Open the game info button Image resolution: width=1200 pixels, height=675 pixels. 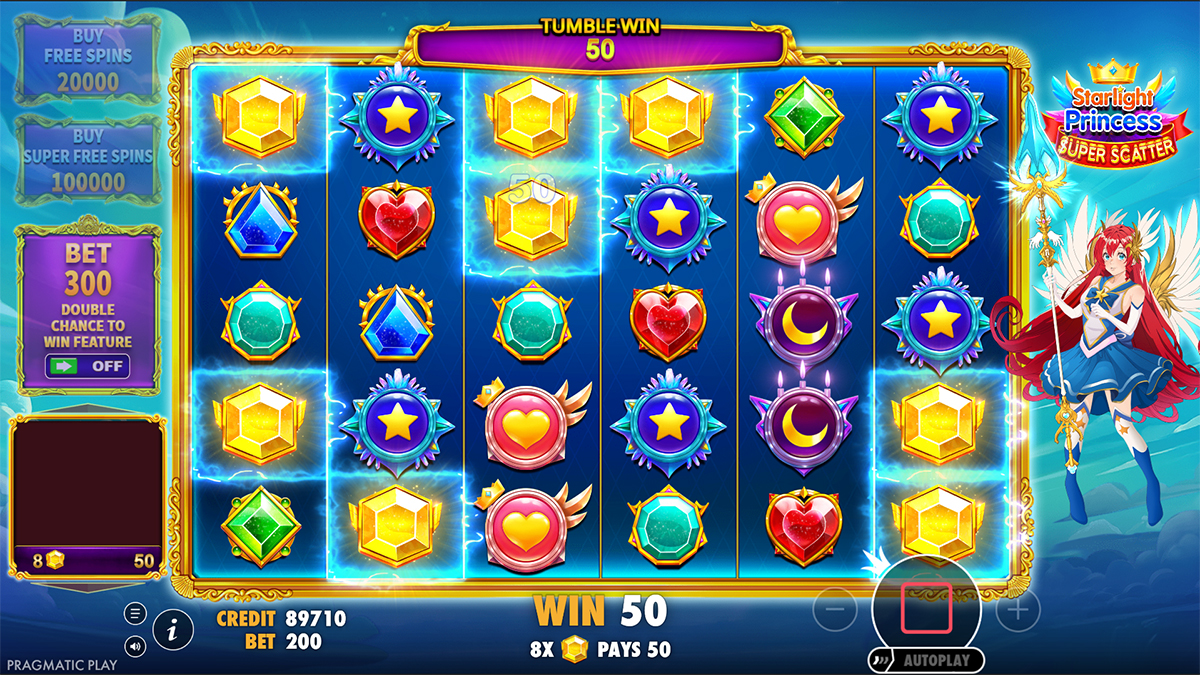point(173,629)
